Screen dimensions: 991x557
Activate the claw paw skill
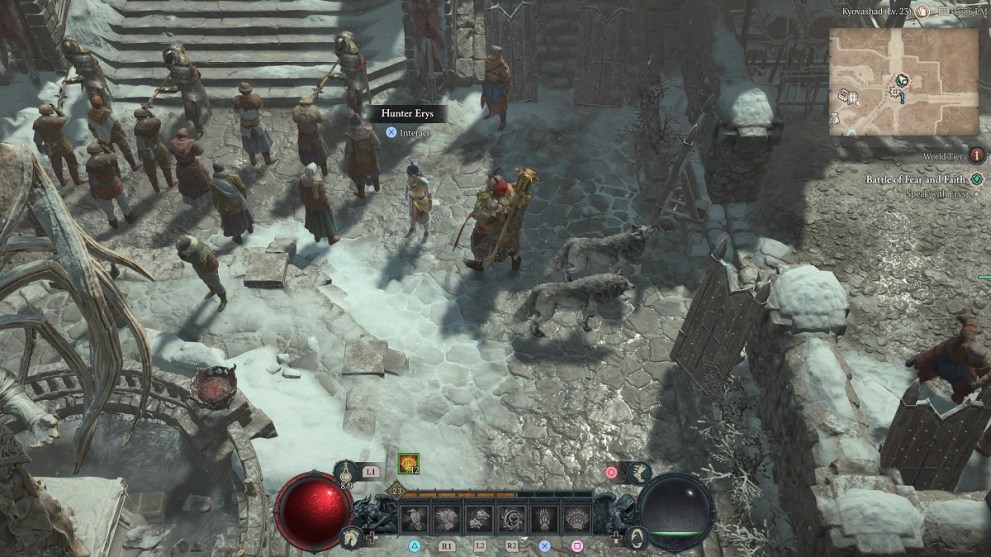(544, 516)
